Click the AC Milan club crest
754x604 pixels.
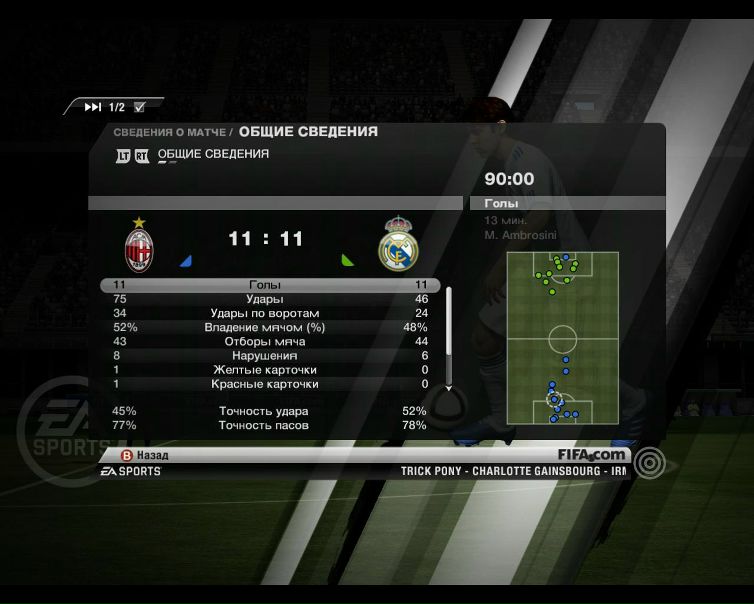pos(138,245)
